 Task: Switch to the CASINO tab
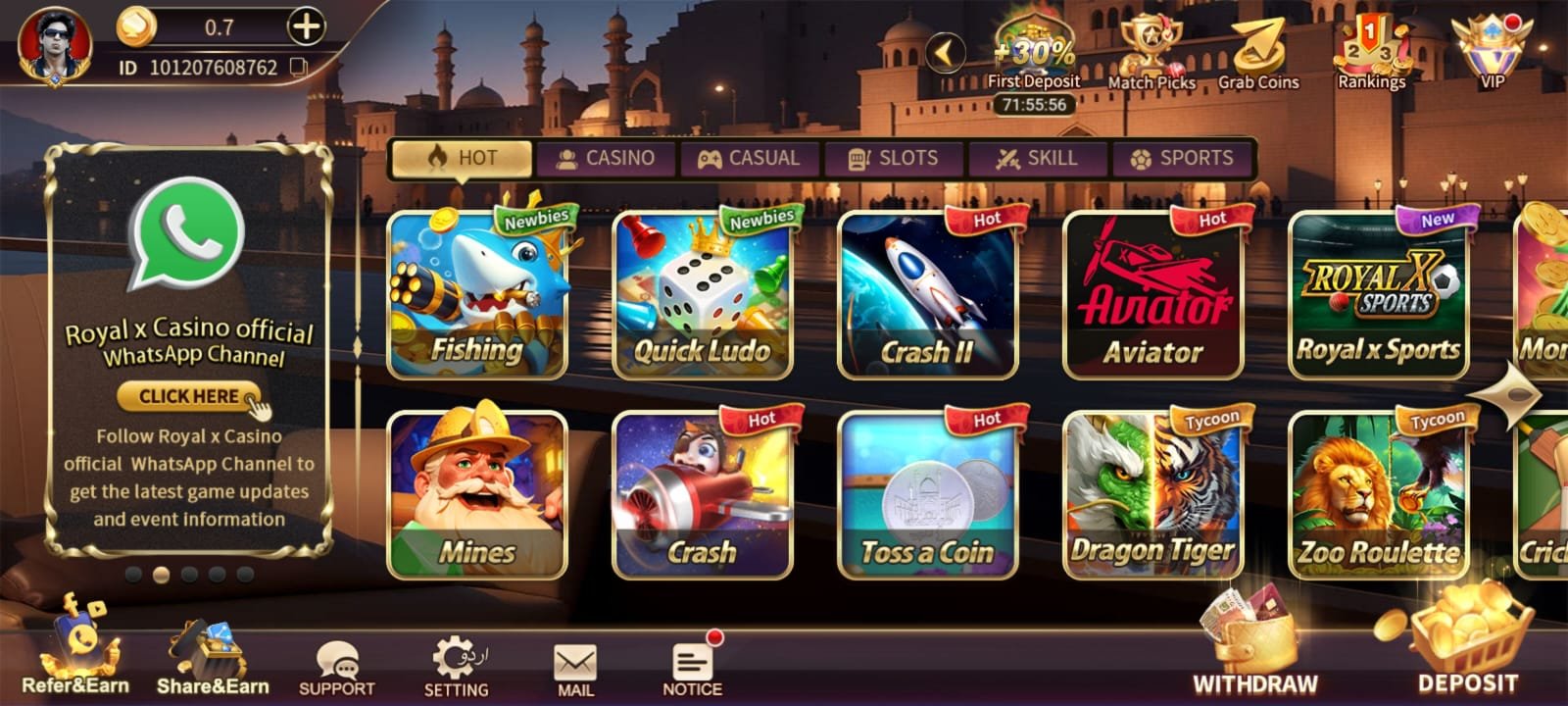coord(608,157)
